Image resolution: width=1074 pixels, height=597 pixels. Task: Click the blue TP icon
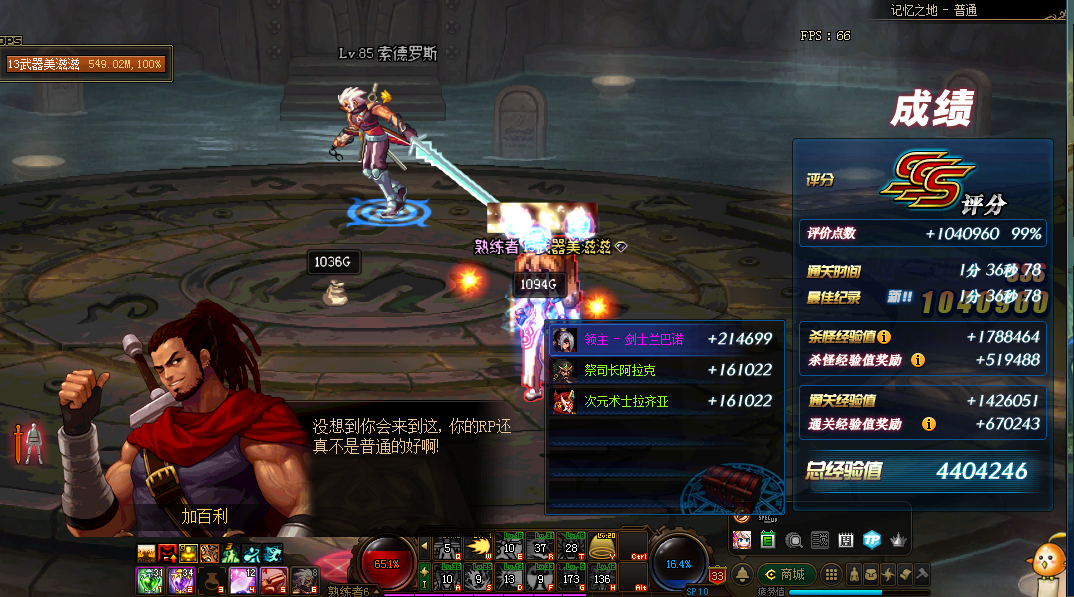pos(871,540)
